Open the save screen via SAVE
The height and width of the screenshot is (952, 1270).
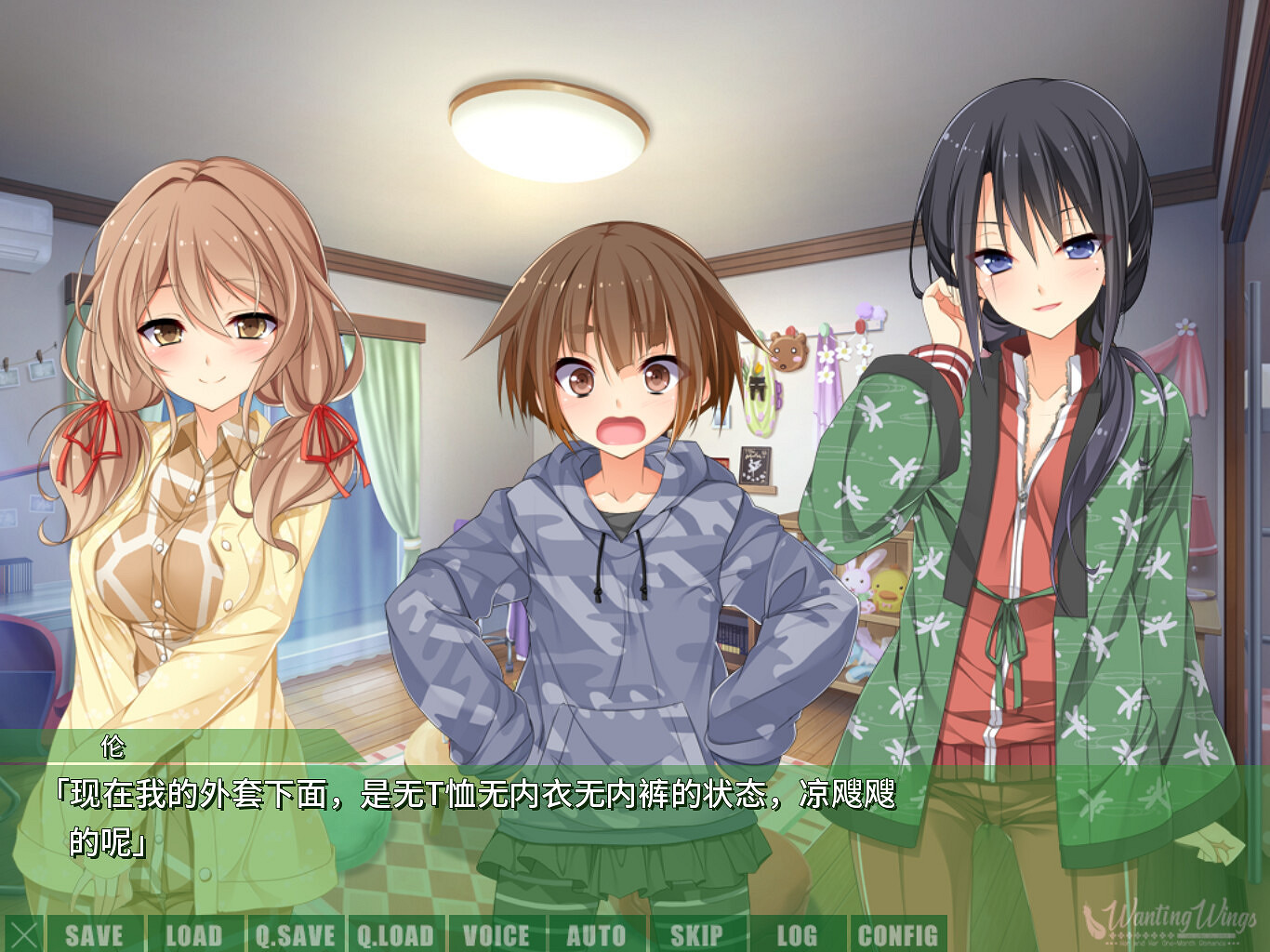[98, 935]
